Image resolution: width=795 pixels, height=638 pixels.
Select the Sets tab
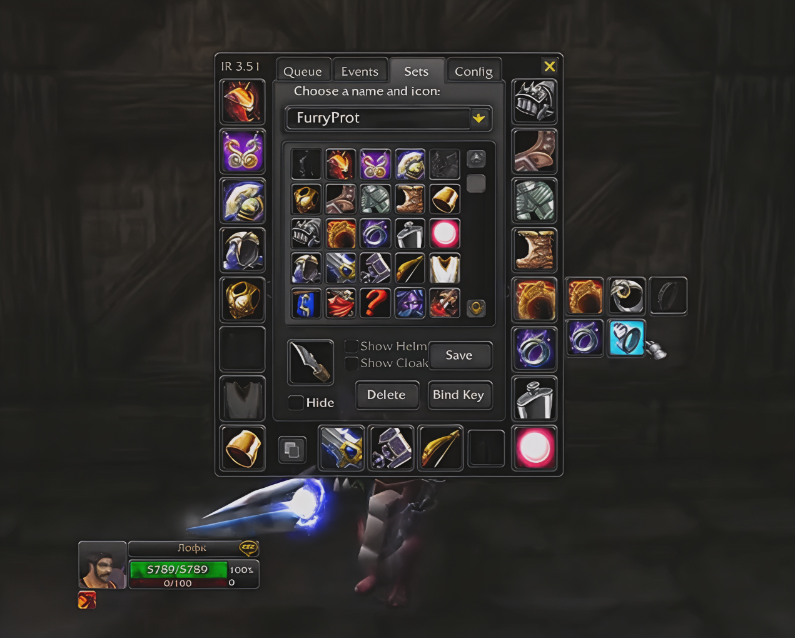click(416, 72)
